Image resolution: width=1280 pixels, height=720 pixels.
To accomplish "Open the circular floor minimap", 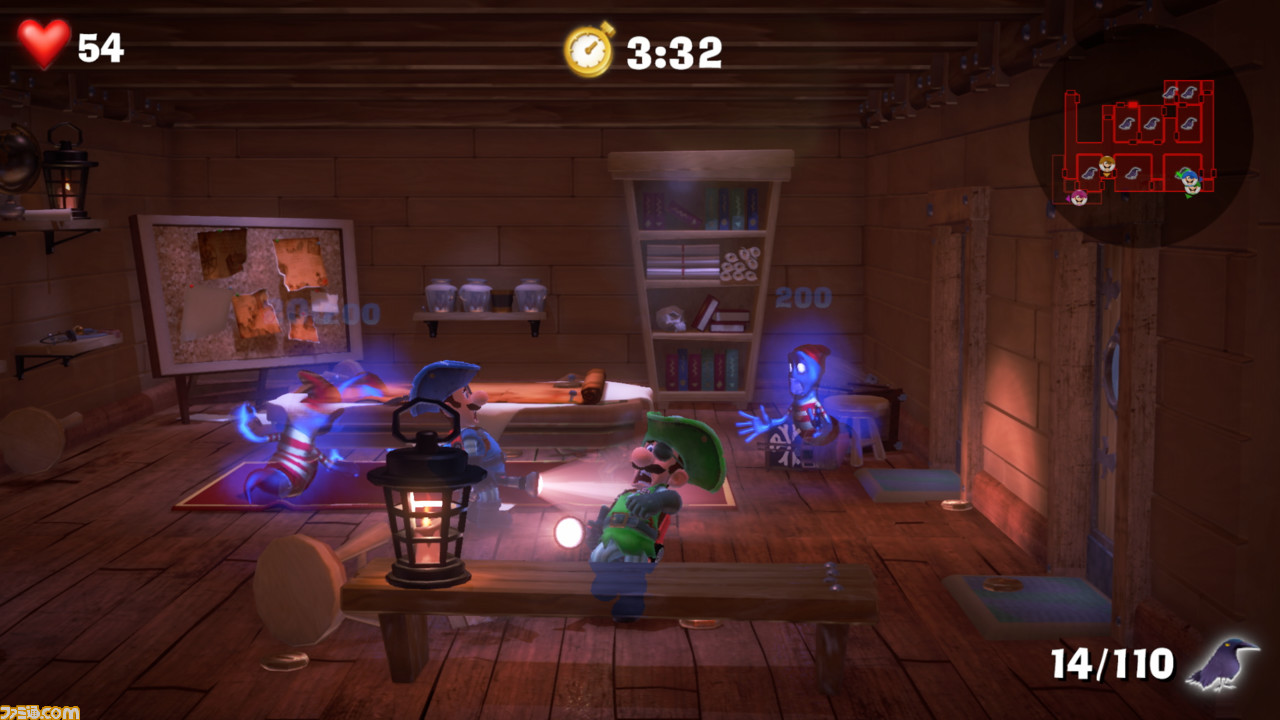I will click(1140, 135).
